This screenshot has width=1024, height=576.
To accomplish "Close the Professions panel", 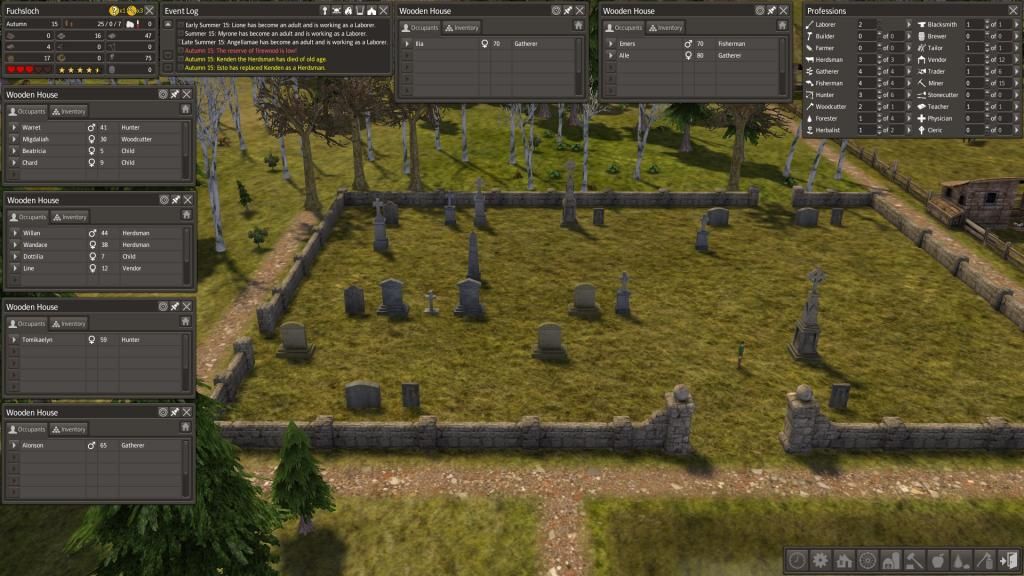I will click(1013, 10).
